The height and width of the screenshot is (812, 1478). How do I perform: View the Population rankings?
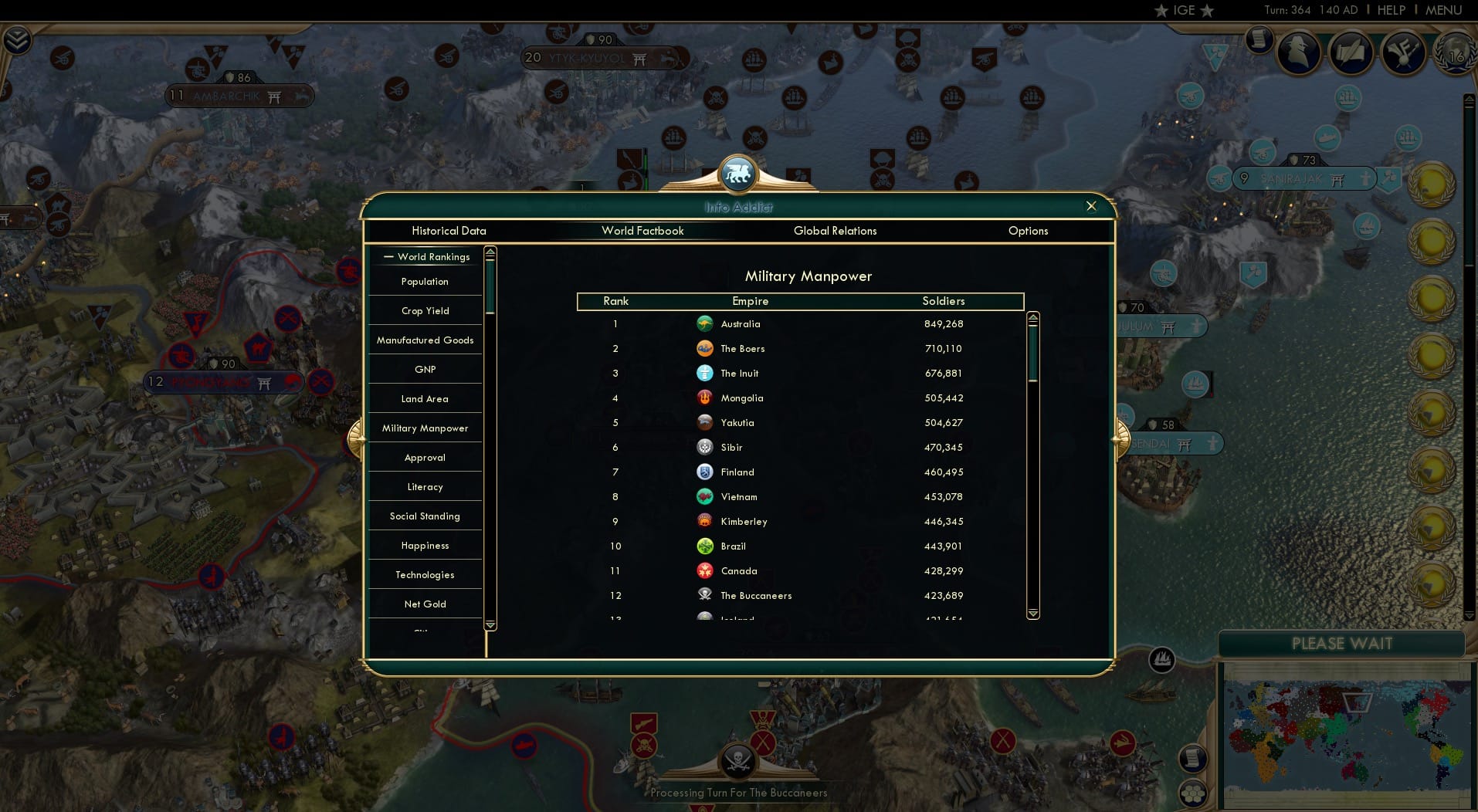[425, 282]
